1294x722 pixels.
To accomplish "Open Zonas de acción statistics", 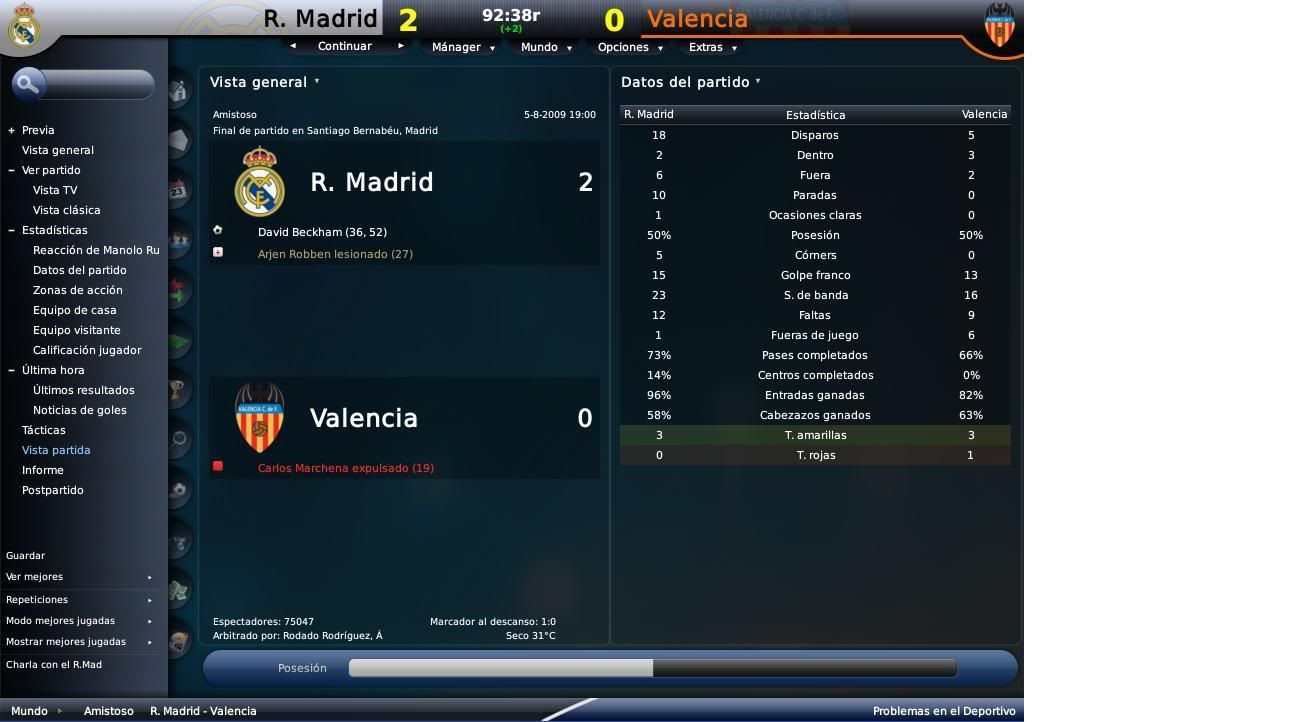I will [x=77, y=290].
